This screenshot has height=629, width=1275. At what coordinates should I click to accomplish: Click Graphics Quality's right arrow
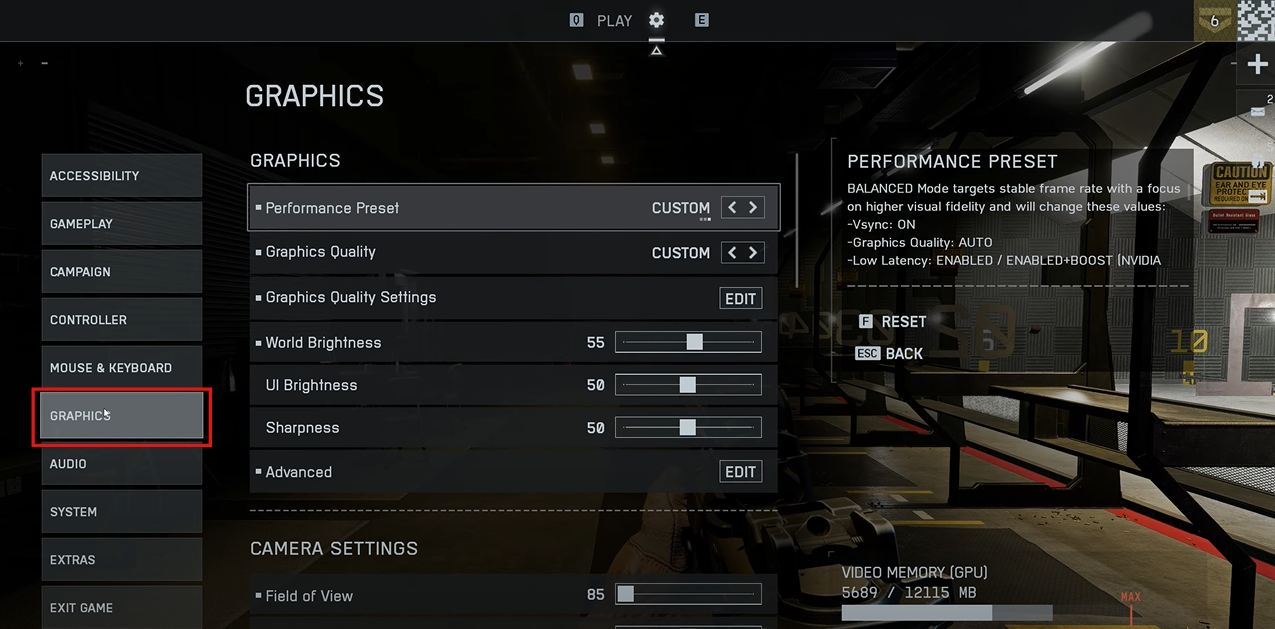click(x=753, y=253)
